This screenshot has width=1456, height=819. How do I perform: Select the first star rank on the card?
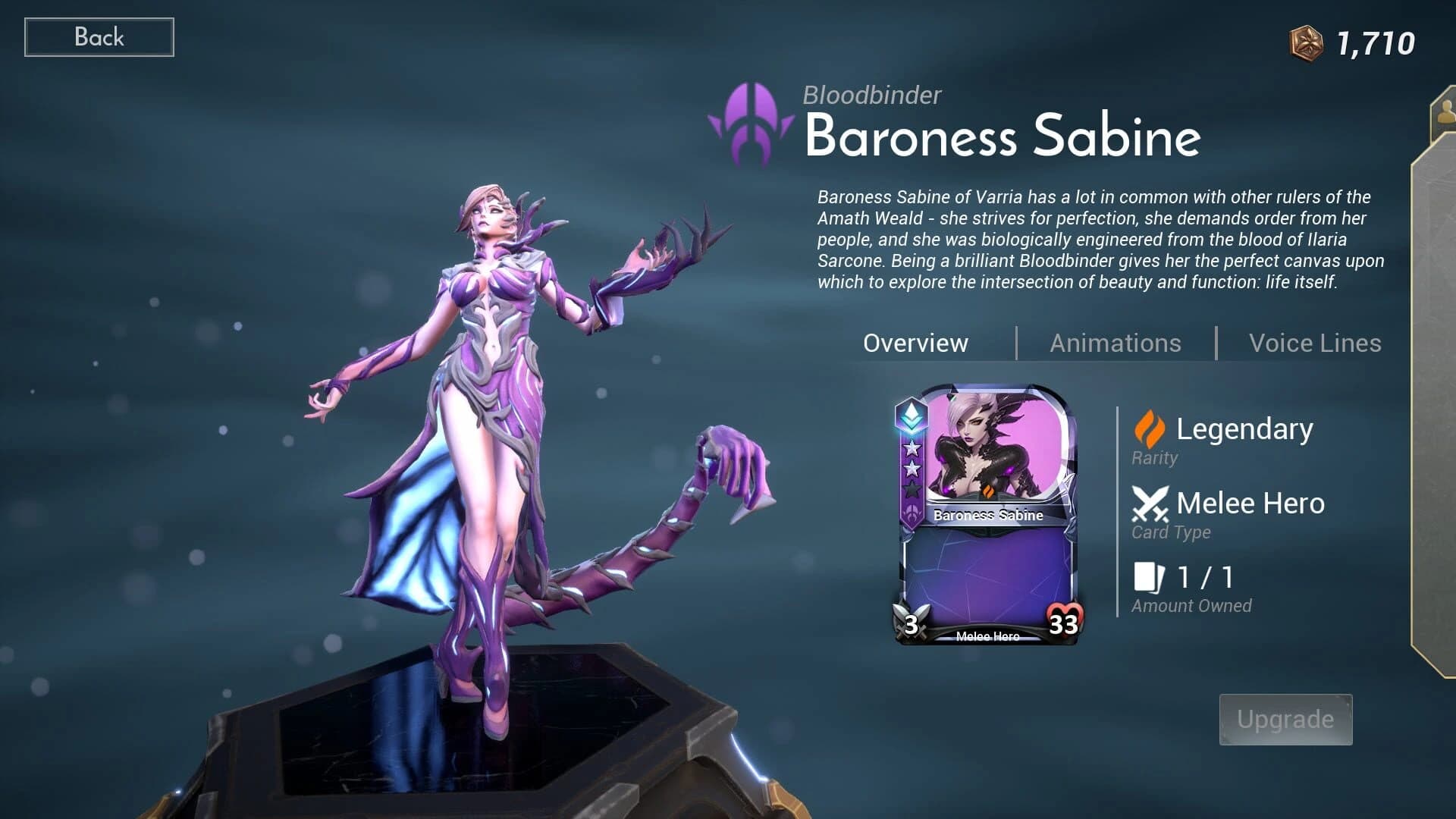913,448
